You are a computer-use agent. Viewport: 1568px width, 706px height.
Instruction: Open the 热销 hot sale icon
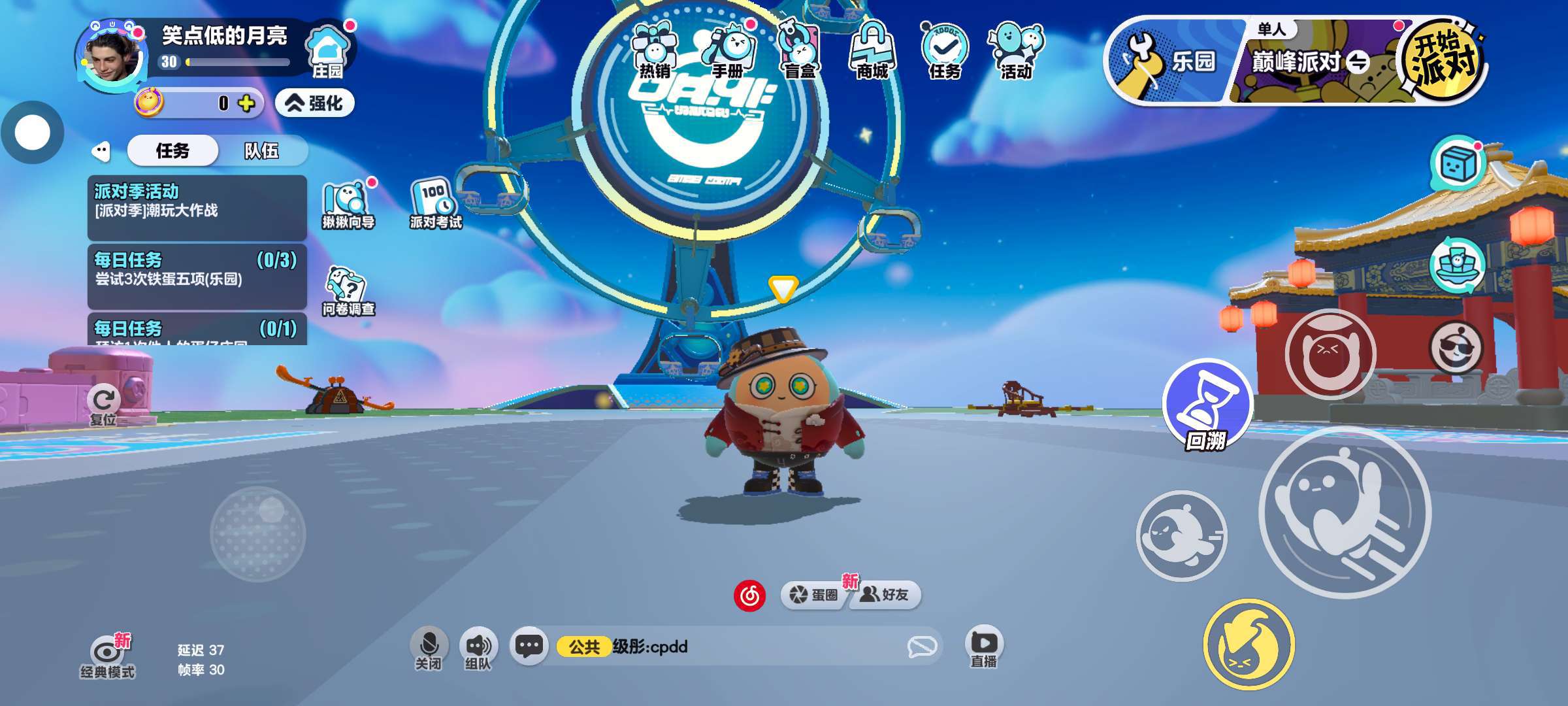pos(654,51)
